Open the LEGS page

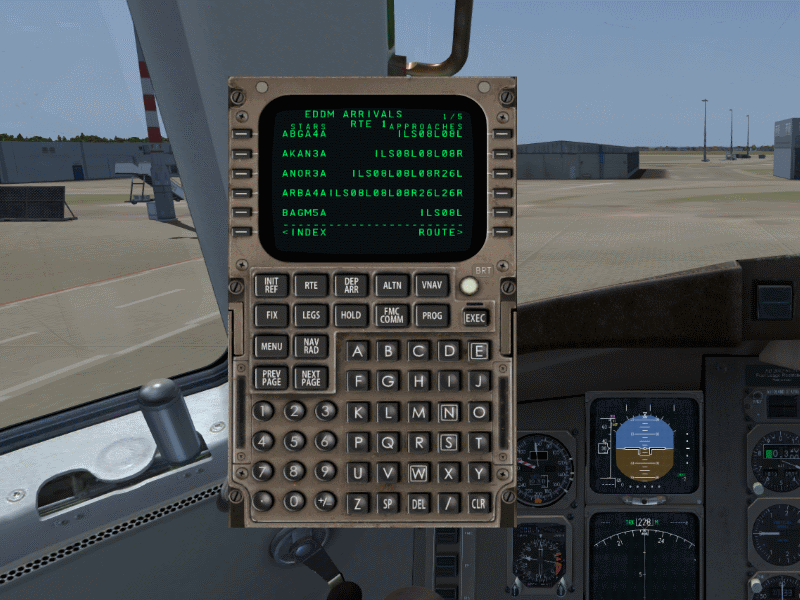point(310,315)
